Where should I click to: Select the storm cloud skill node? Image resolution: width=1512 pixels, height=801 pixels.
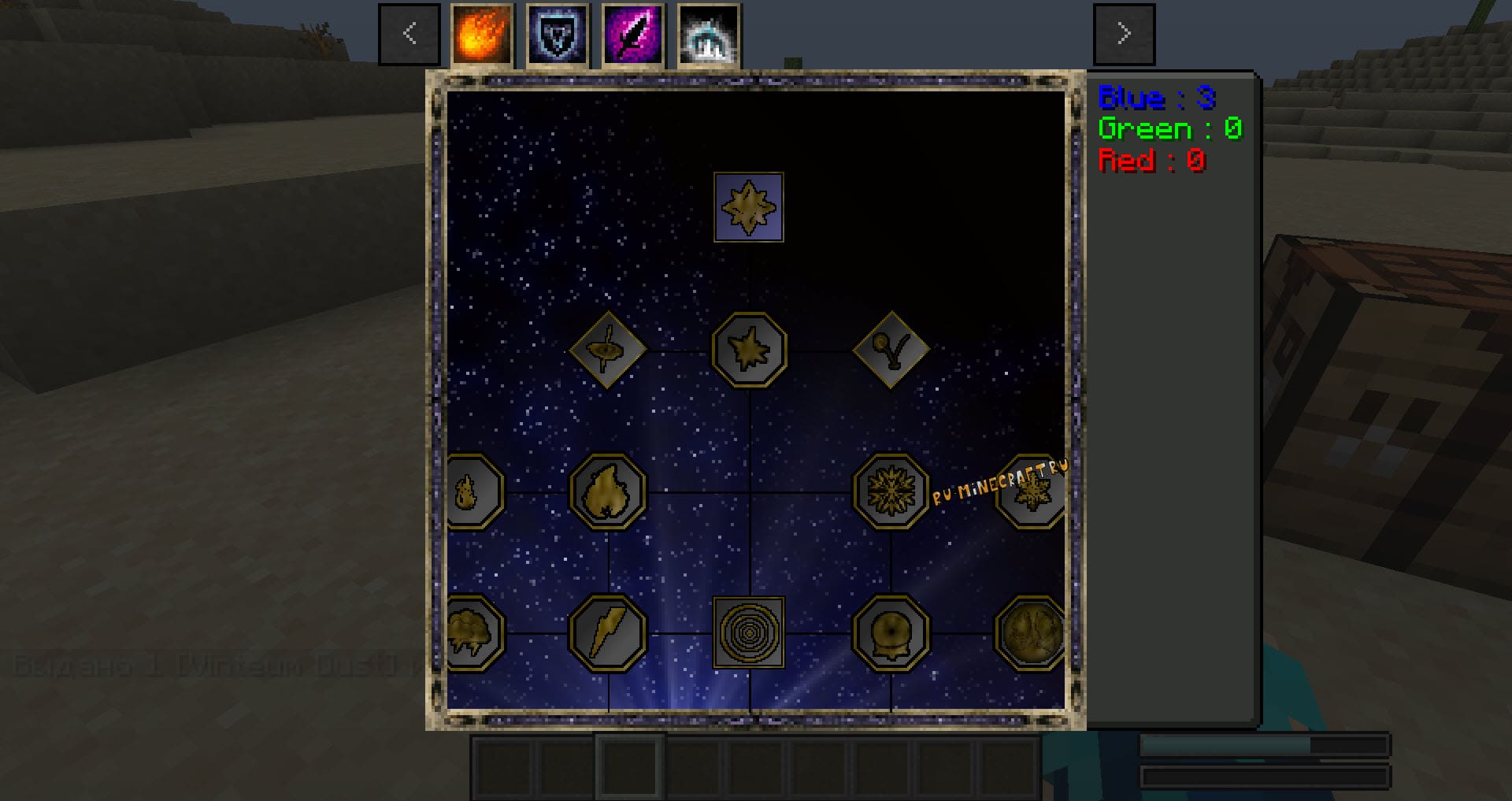pos(471,633)
